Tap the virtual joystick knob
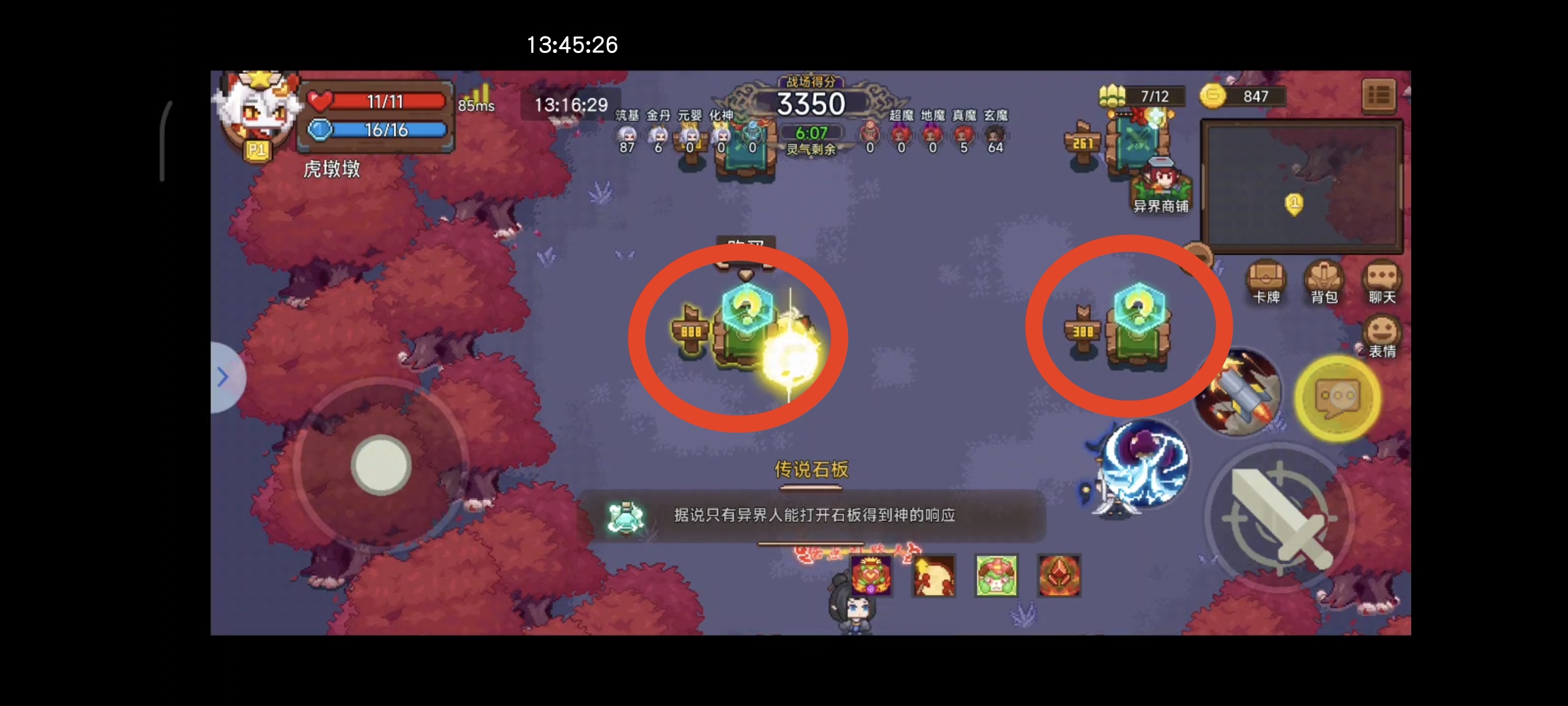Image resolution: width=1568 pixels, height=706 pixels. click(381, 465)
